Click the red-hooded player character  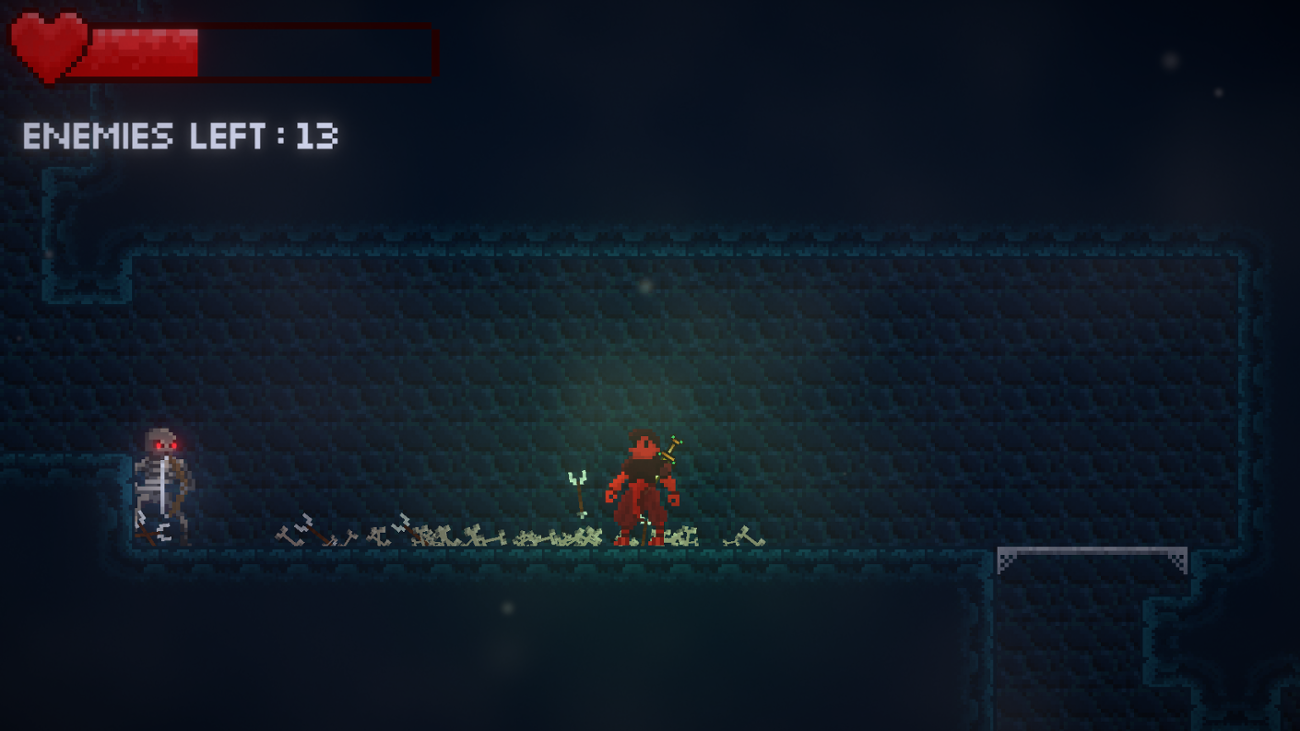click(640, 485)
